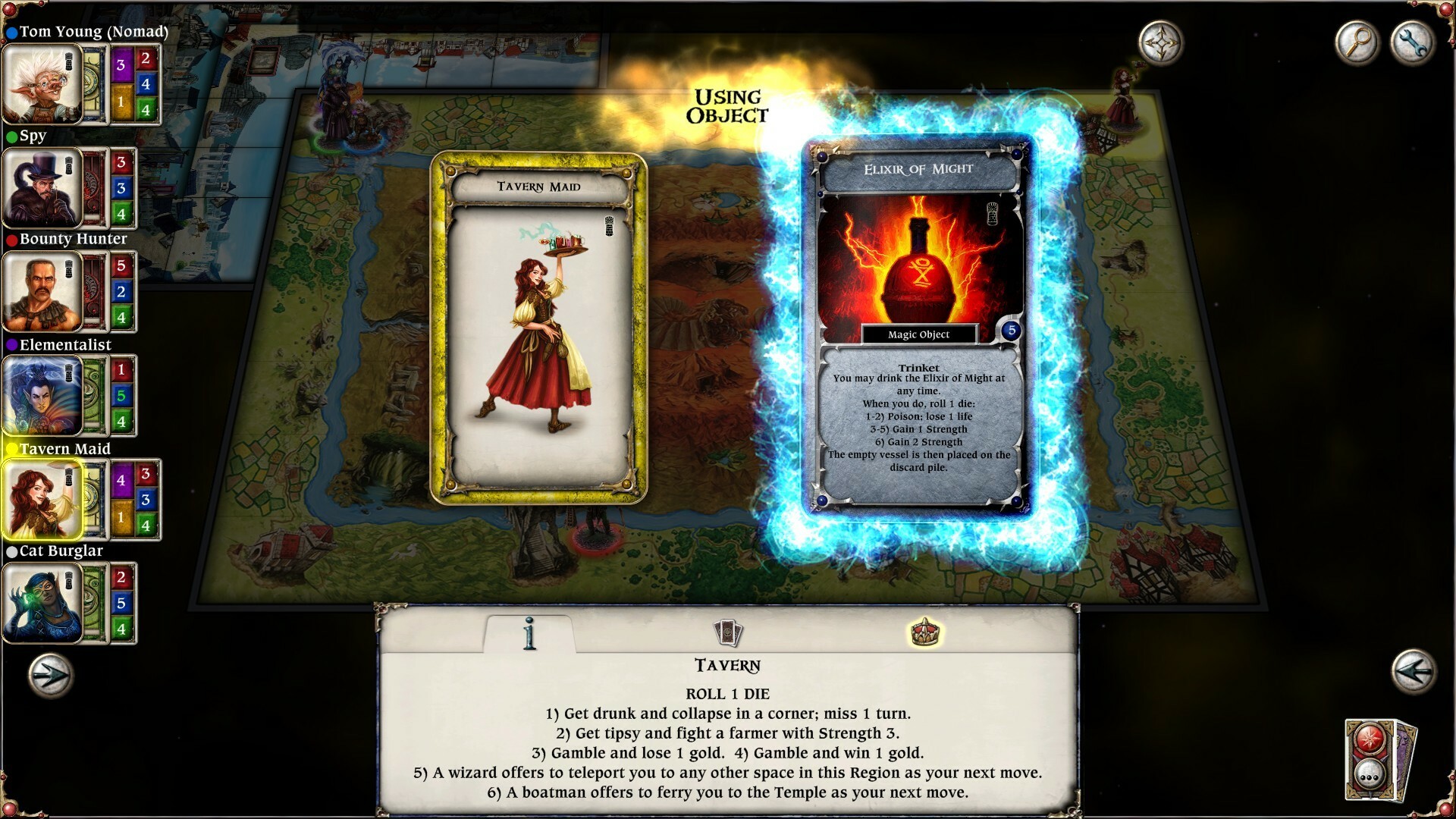This screenshot has height=819, width=1456.
Task: Click the Cat Burglar portrait
Action: pos(42,603)
